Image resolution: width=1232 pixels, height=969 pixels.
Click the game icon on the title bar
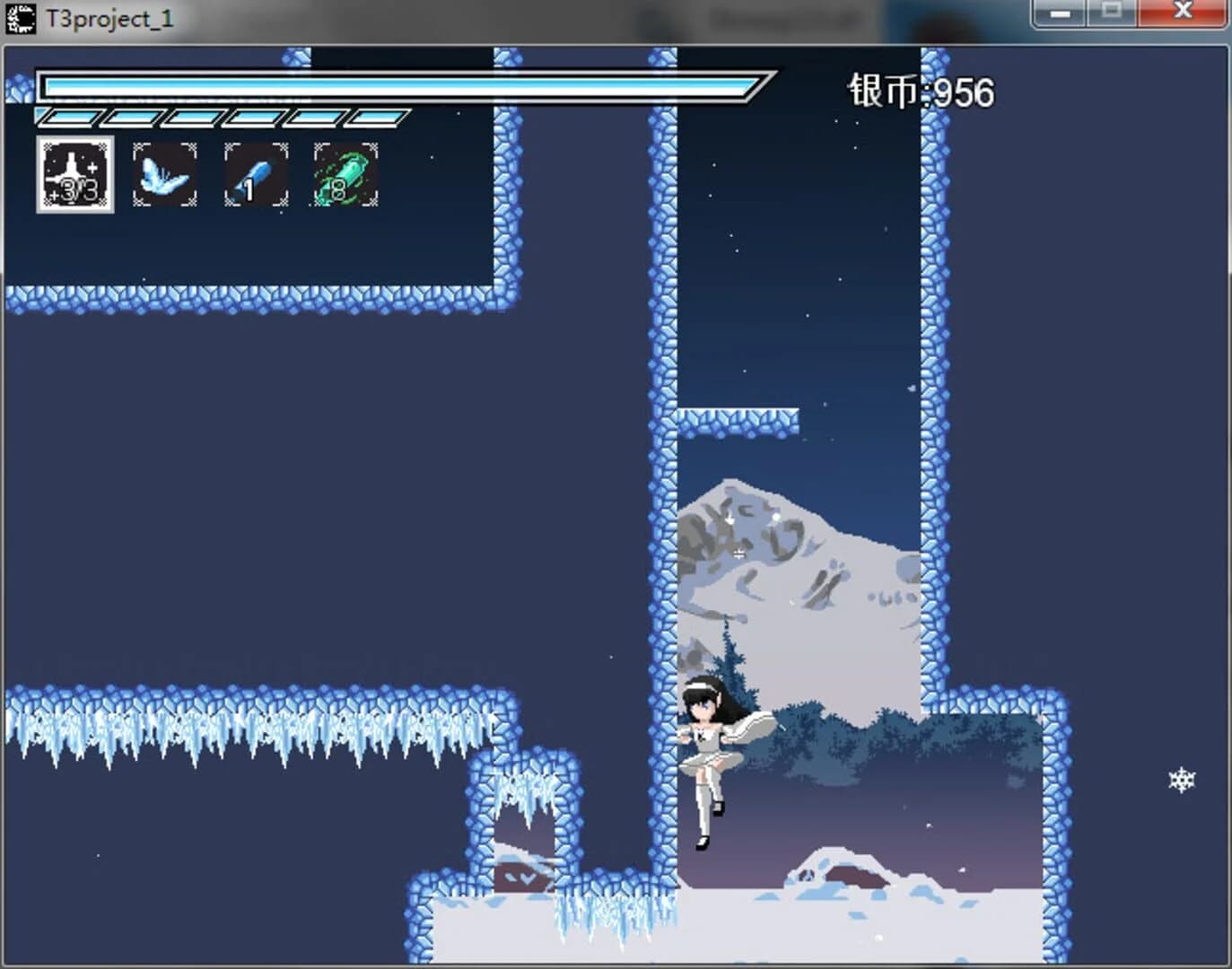click(x=19, y=15)
